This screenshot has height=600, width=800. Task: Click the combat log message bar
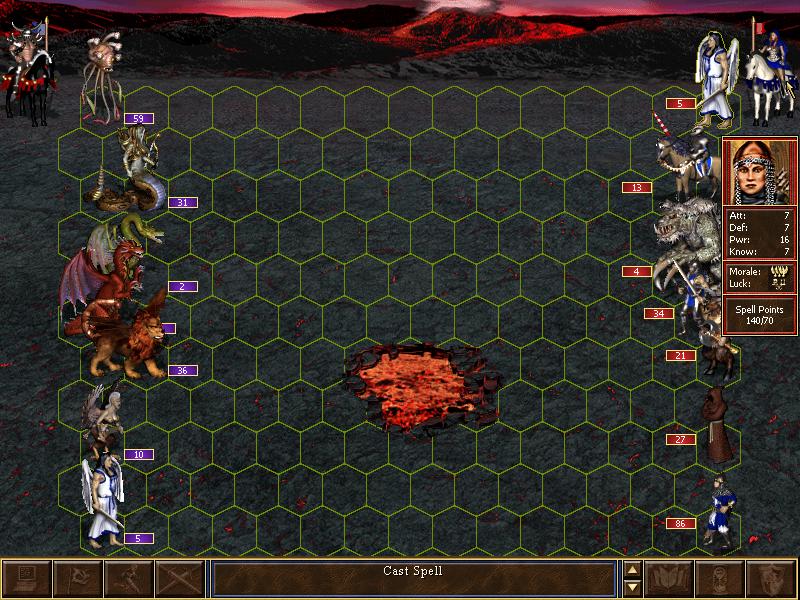tap(413, 578)
